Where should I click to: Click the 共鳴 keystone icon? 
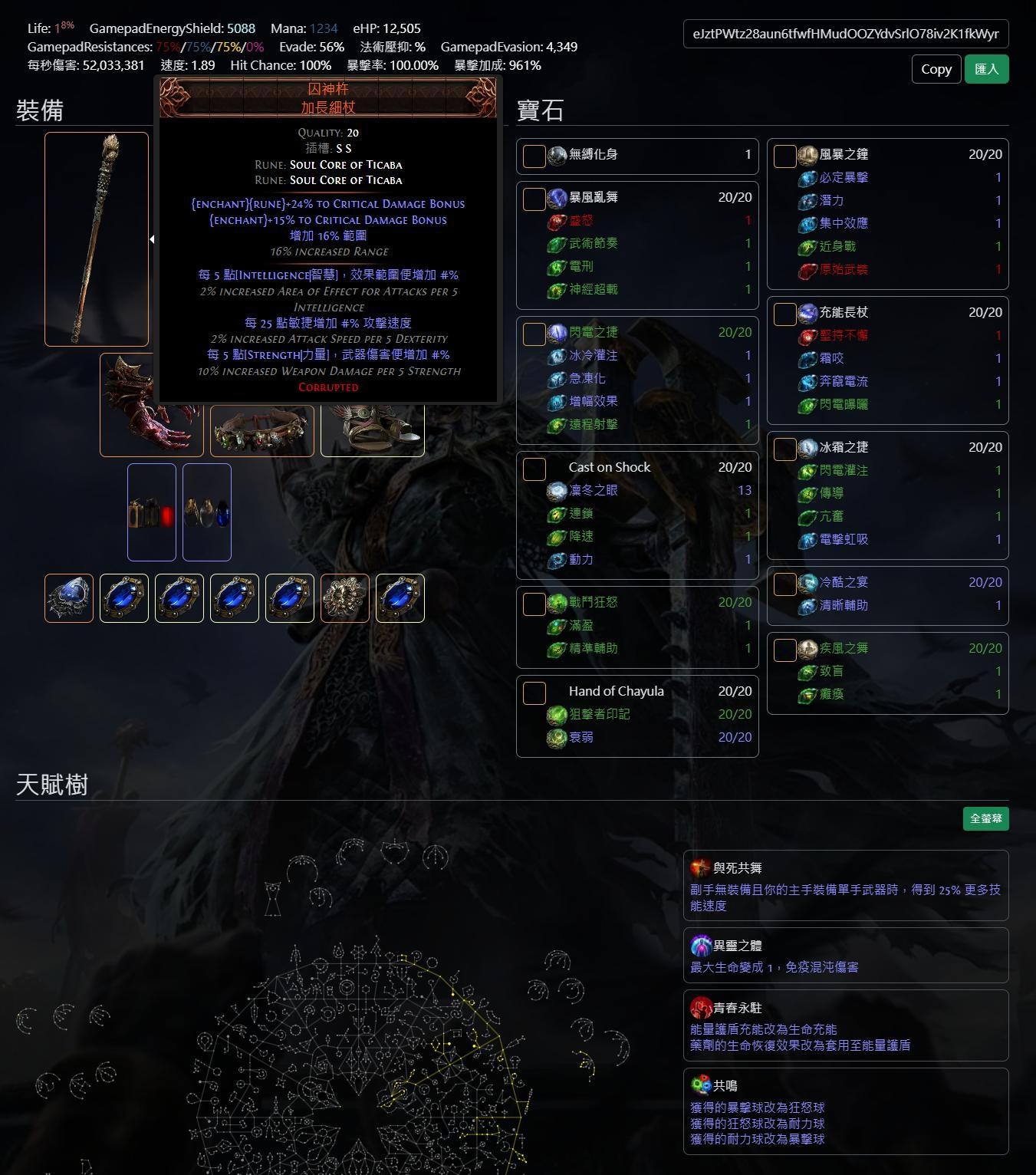tap(700, 1084)
